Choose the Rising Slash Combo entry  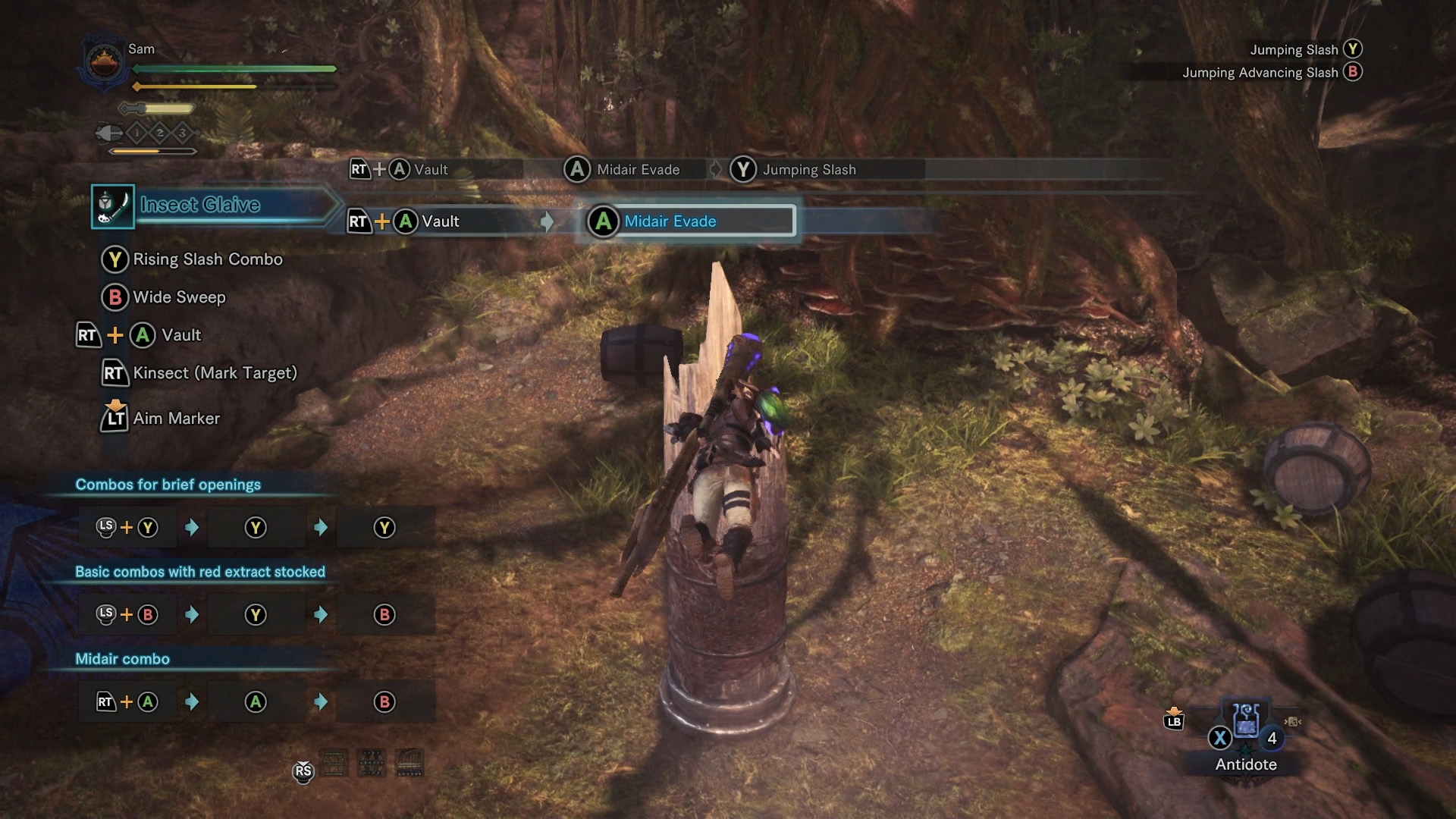(x=207, y=259)
